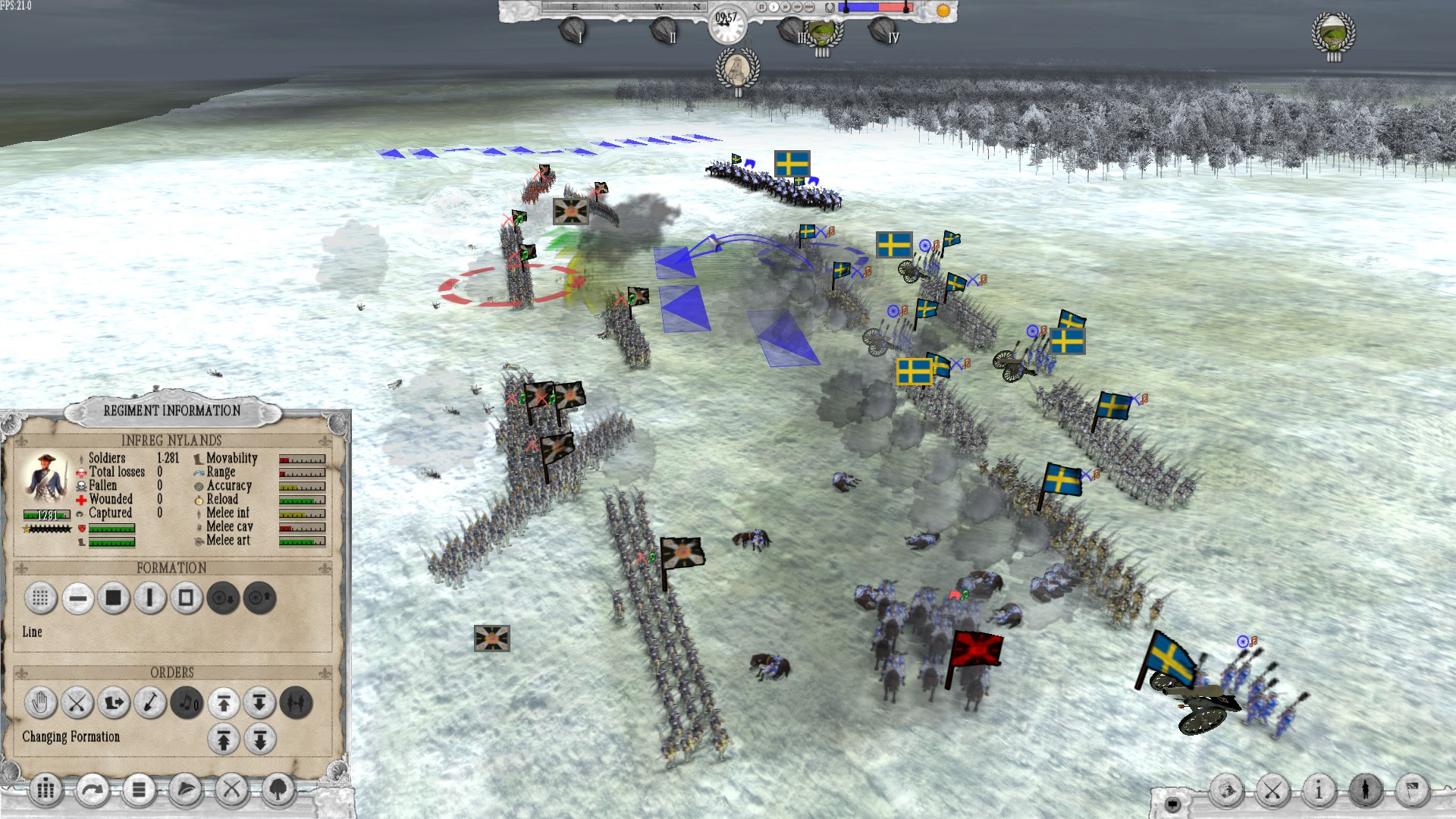Open the buildings panel on the bottom-left toolbar

45,790
